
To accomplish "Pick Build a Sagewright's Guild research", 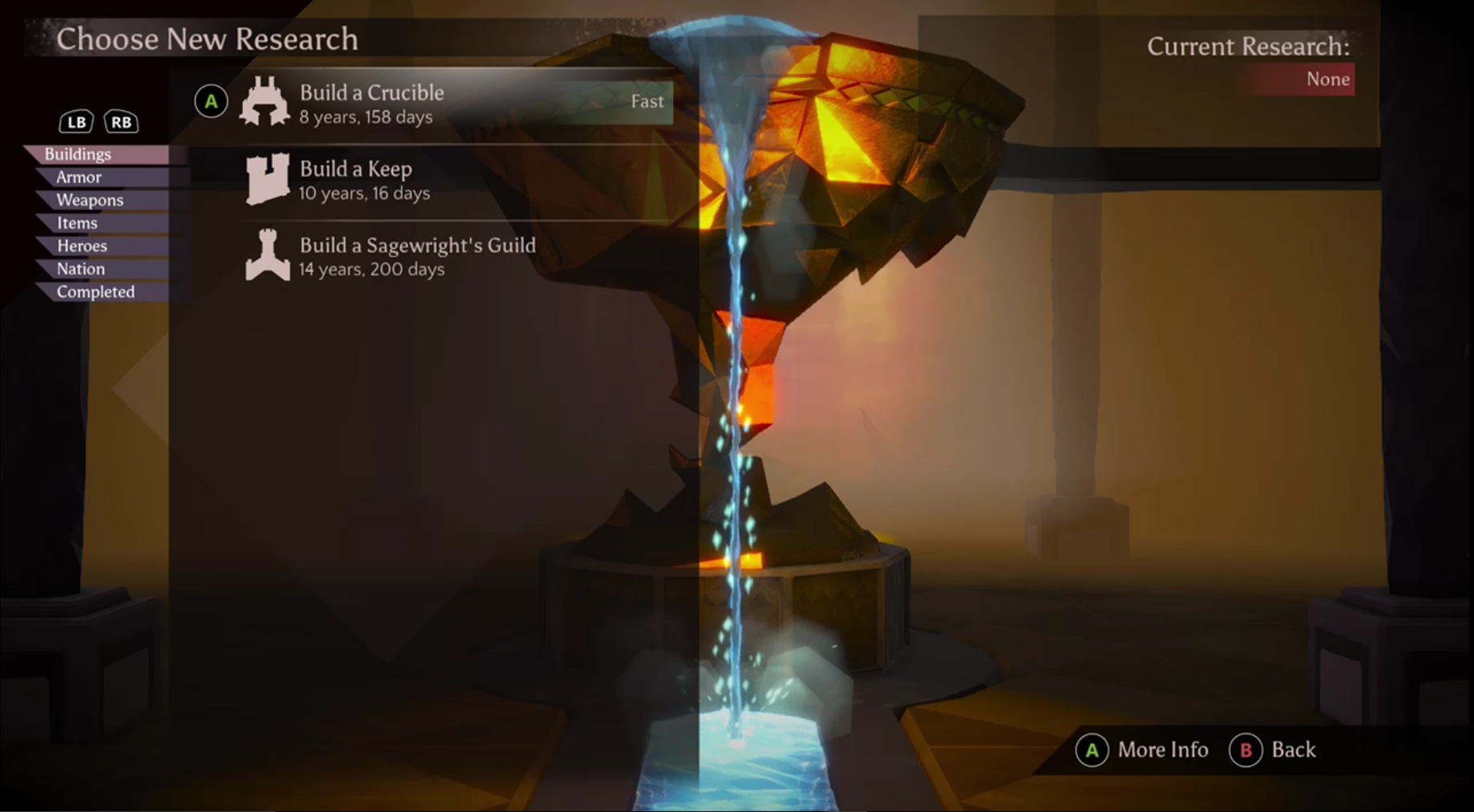I will (417, 255).
